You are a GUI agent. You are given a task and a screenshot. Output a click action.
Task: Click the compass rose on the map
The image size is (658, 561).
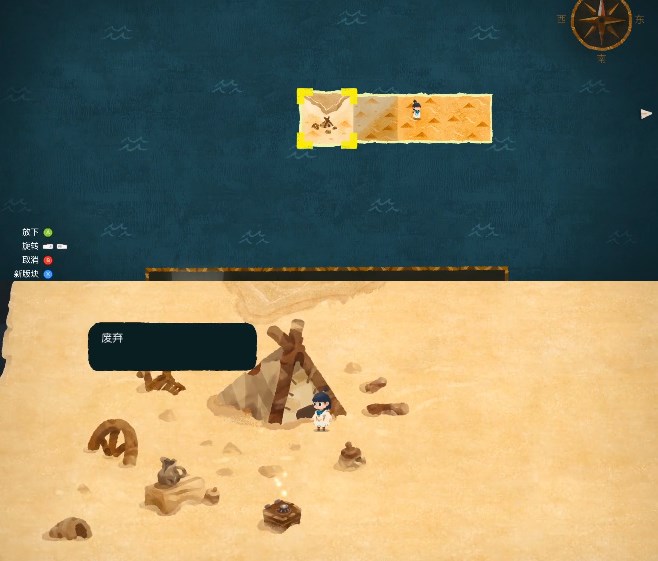[x=601, y=21]
